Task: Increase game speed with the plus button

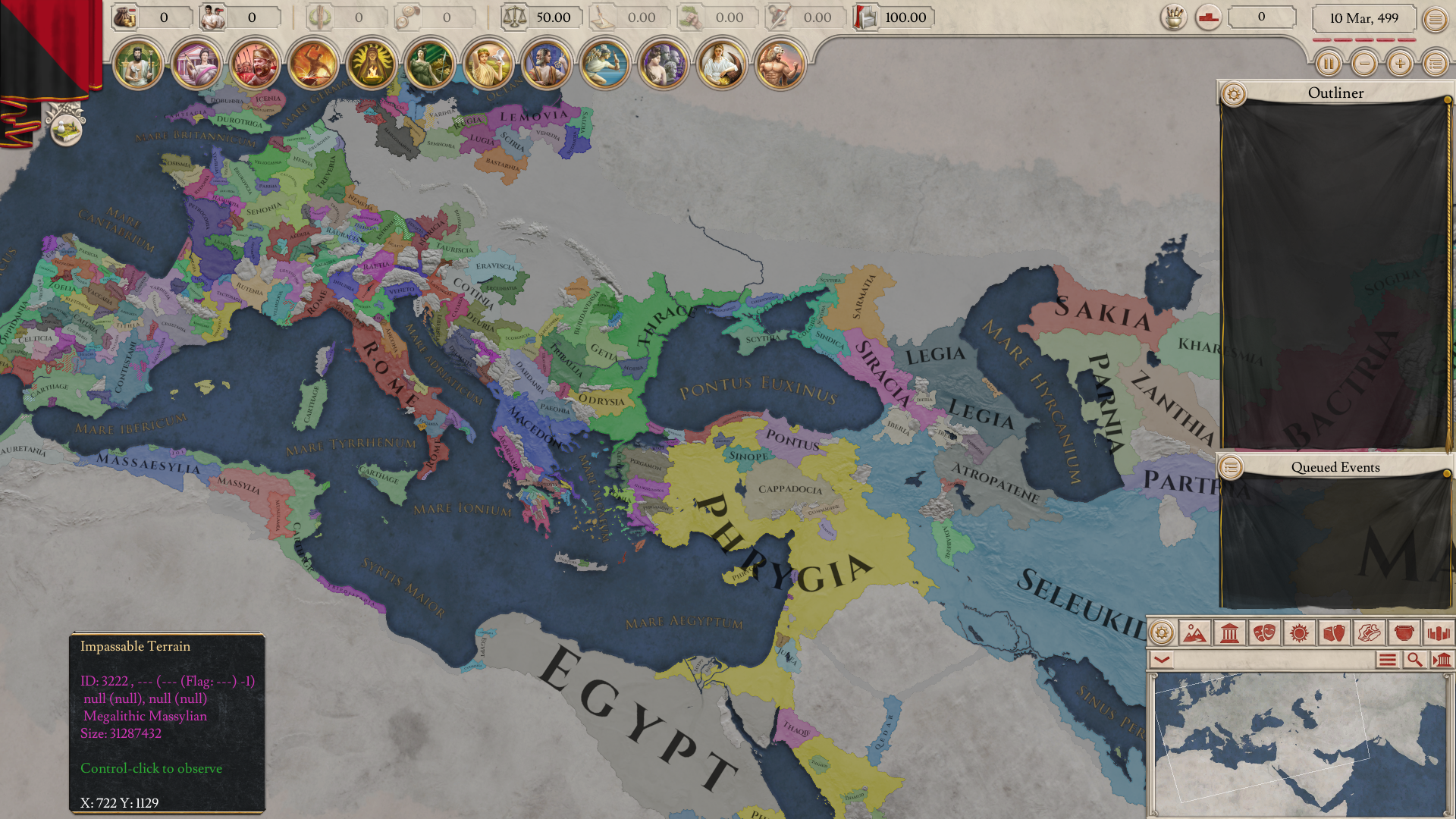Action: pos(1400,64)
